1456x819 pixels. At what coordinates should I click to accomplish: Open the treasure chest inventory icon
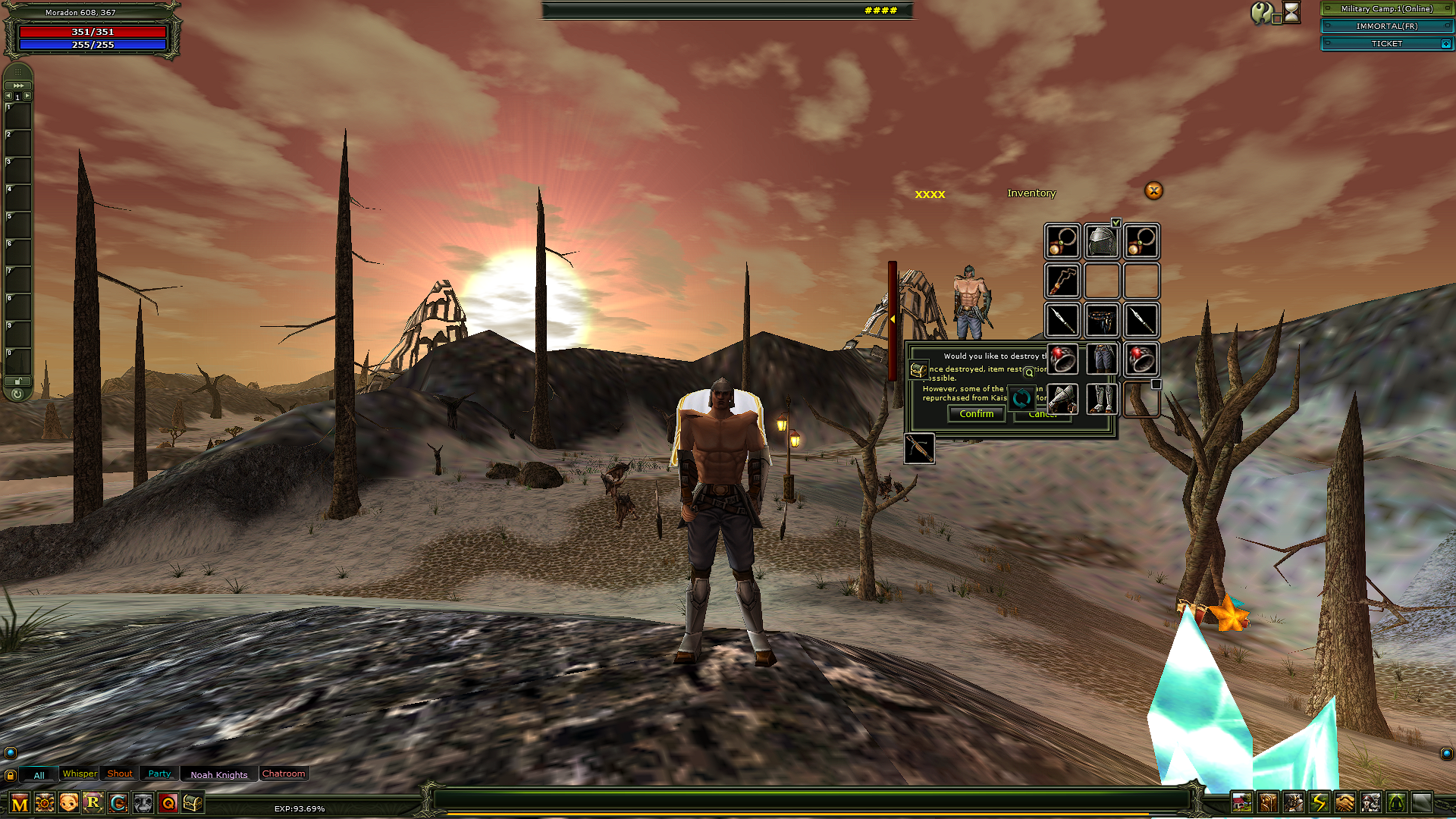[x=193, y=802]
